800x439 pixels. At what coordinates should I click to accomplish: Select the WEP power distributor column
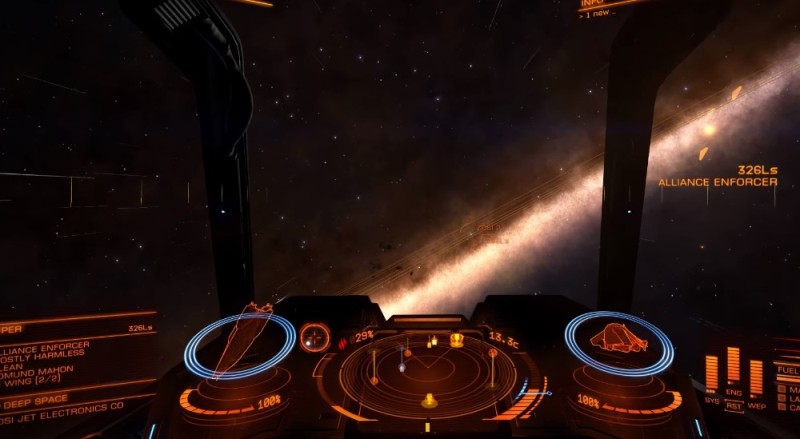(755, 374)
